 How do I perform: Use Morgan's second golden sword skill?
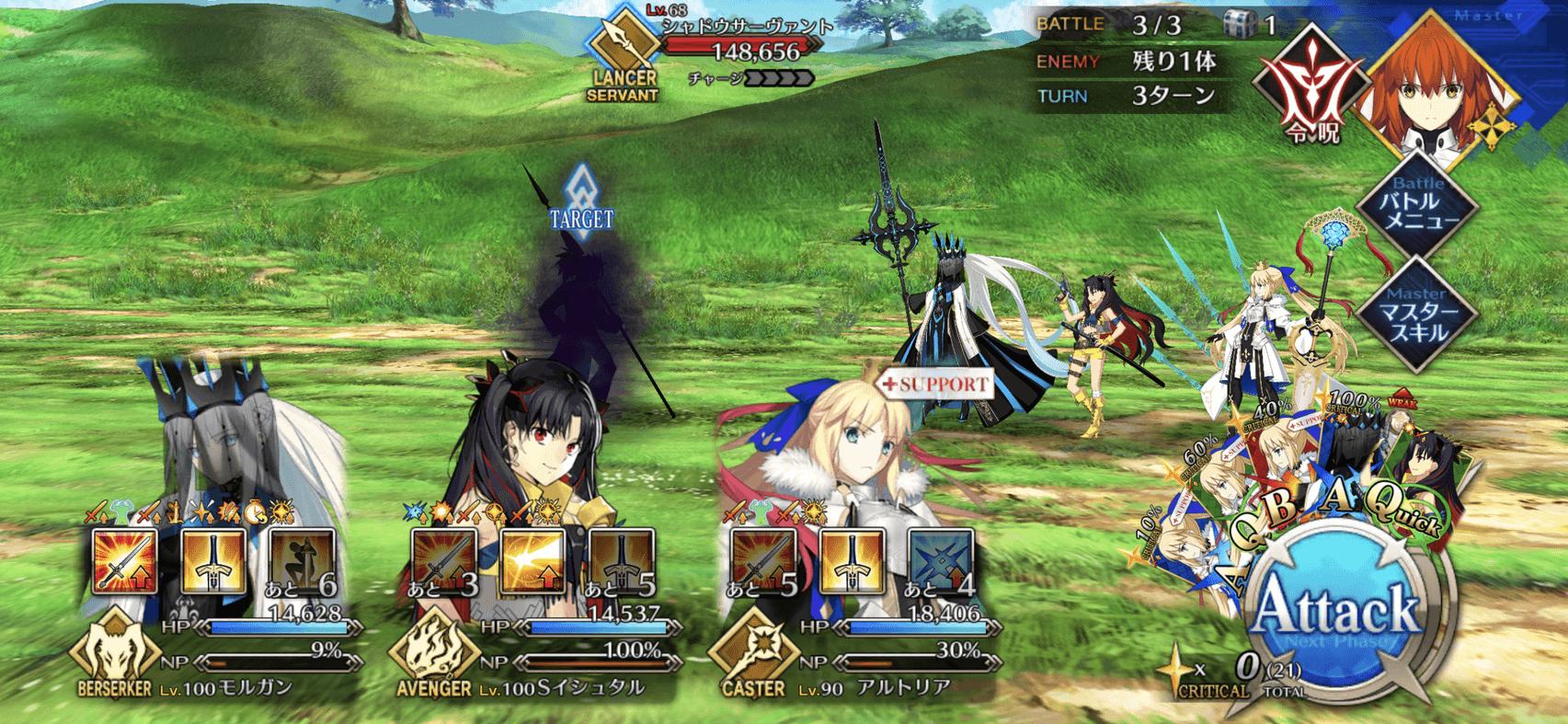coord(213,560)
